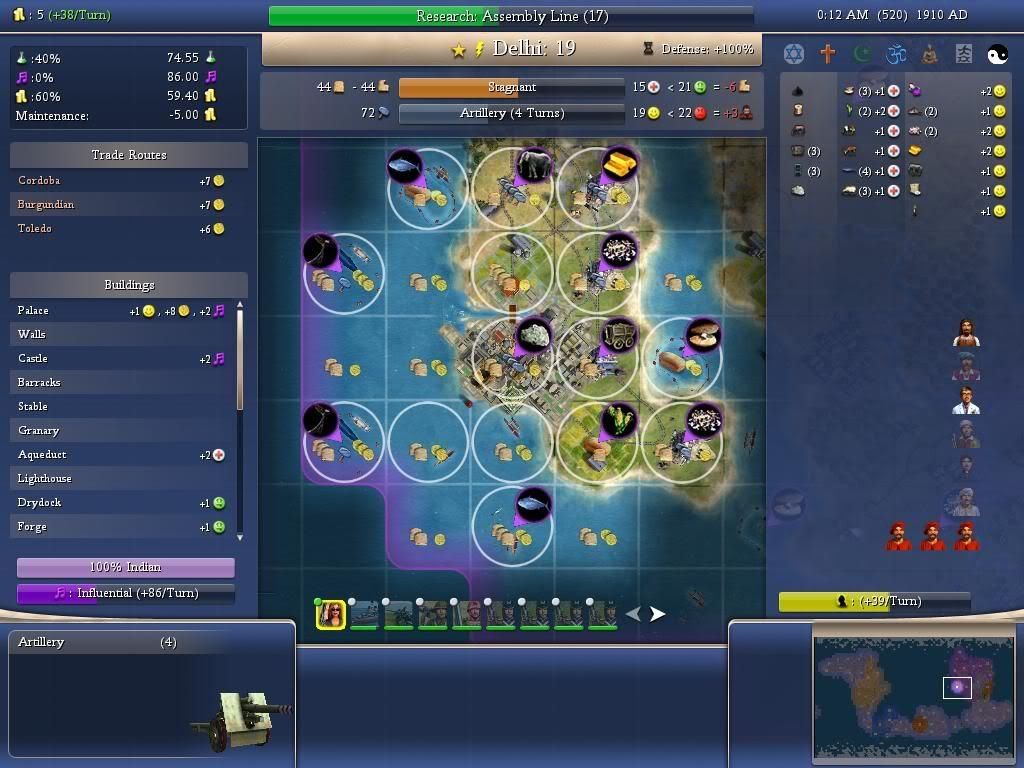
Task: Click the Aqueduct building row
Action: click(x=42, y=454)
